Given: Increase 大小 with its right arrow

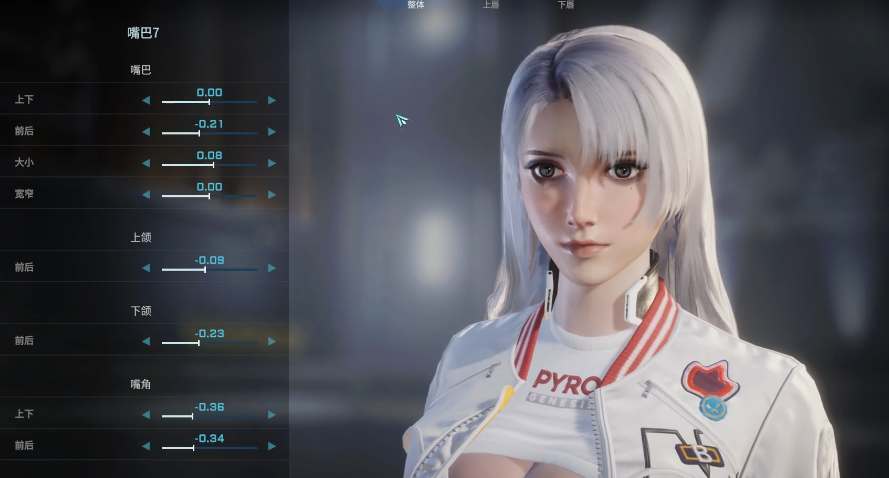Looking at the screenshot, I should [272, 163].
